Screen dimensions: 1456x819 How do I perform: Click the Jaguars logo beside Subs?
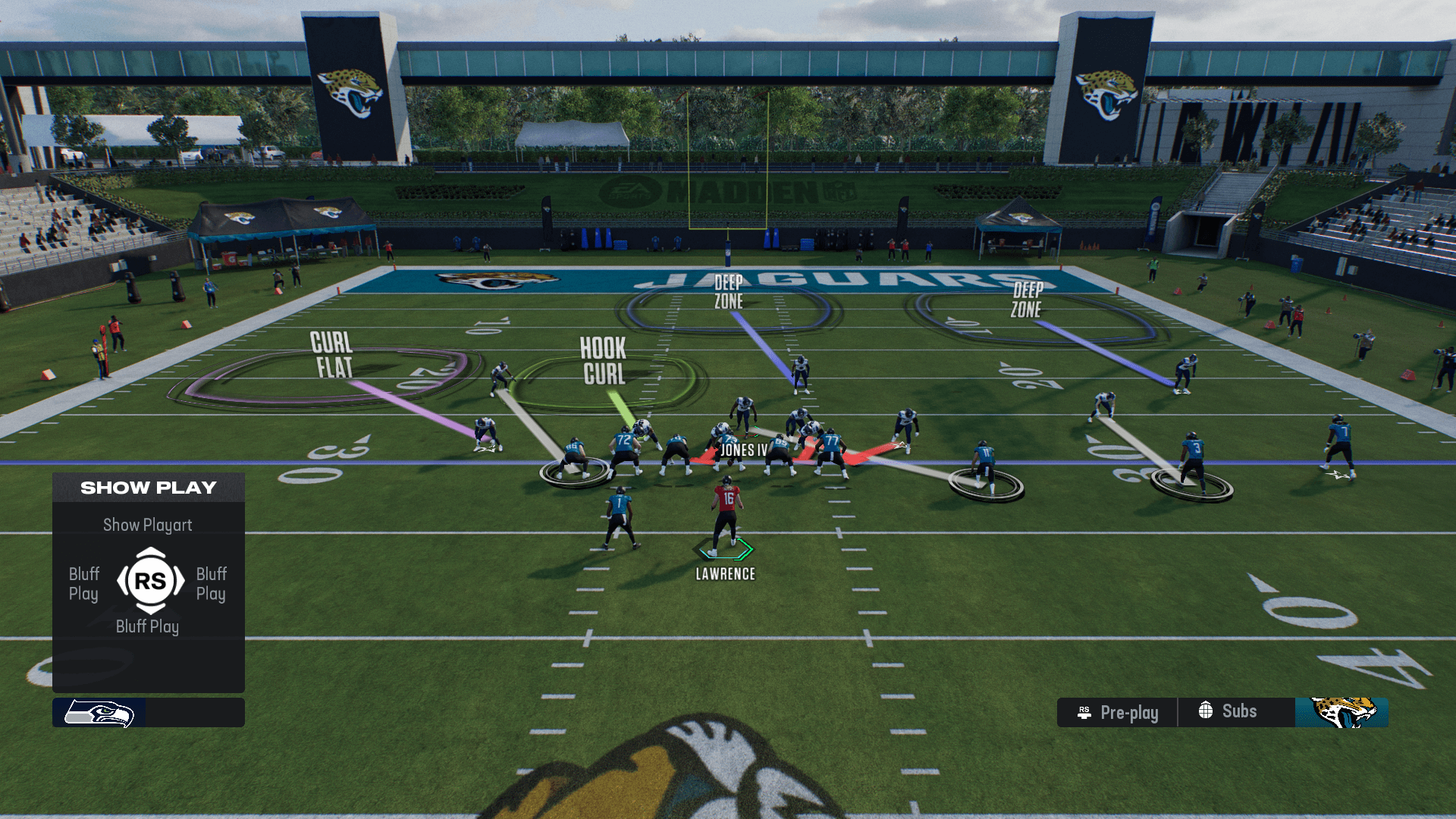click(x=1341, y=713)
